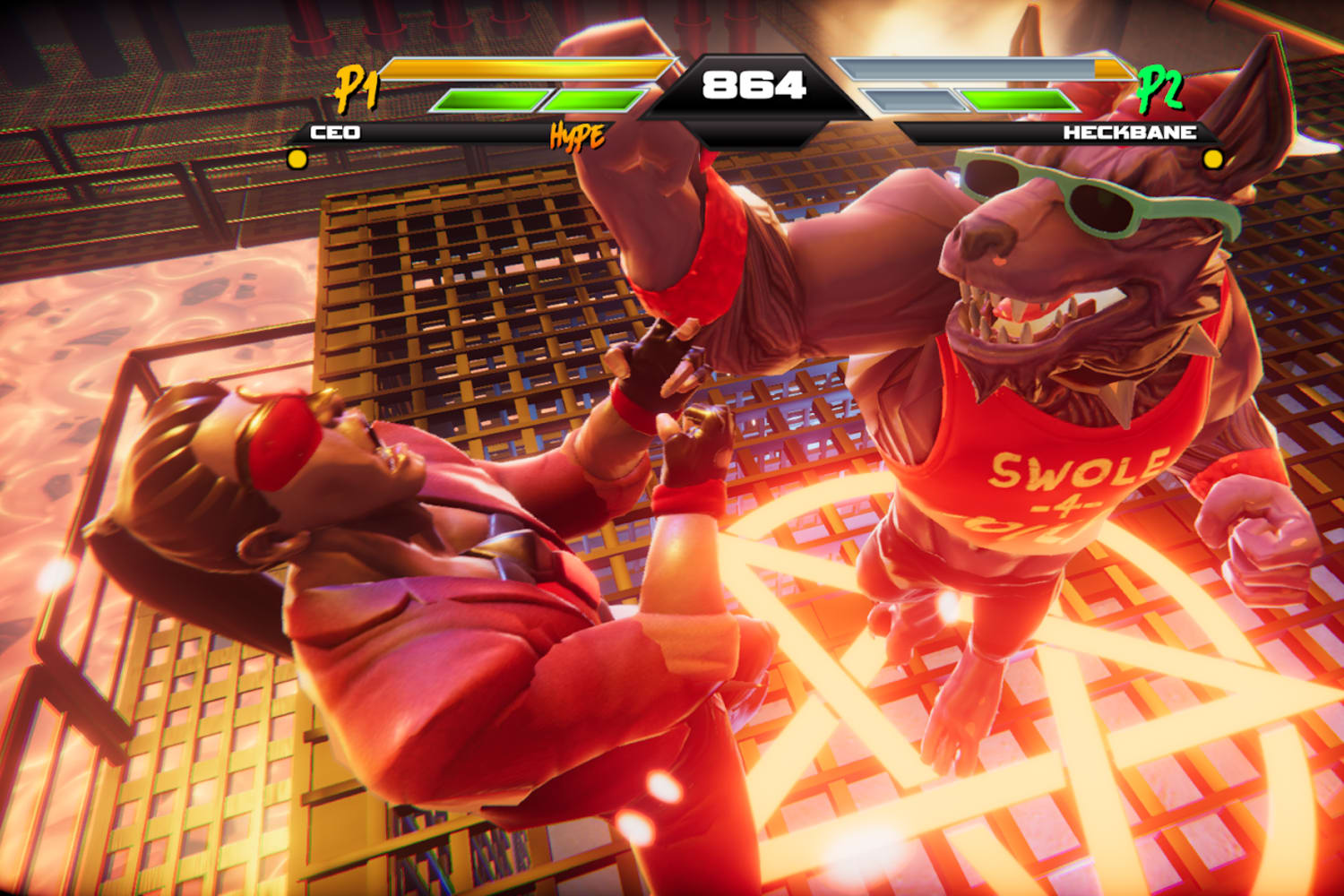Select the CEO nameplate
This screenshot has width=1344, height=896.
[x=336, y=131]
